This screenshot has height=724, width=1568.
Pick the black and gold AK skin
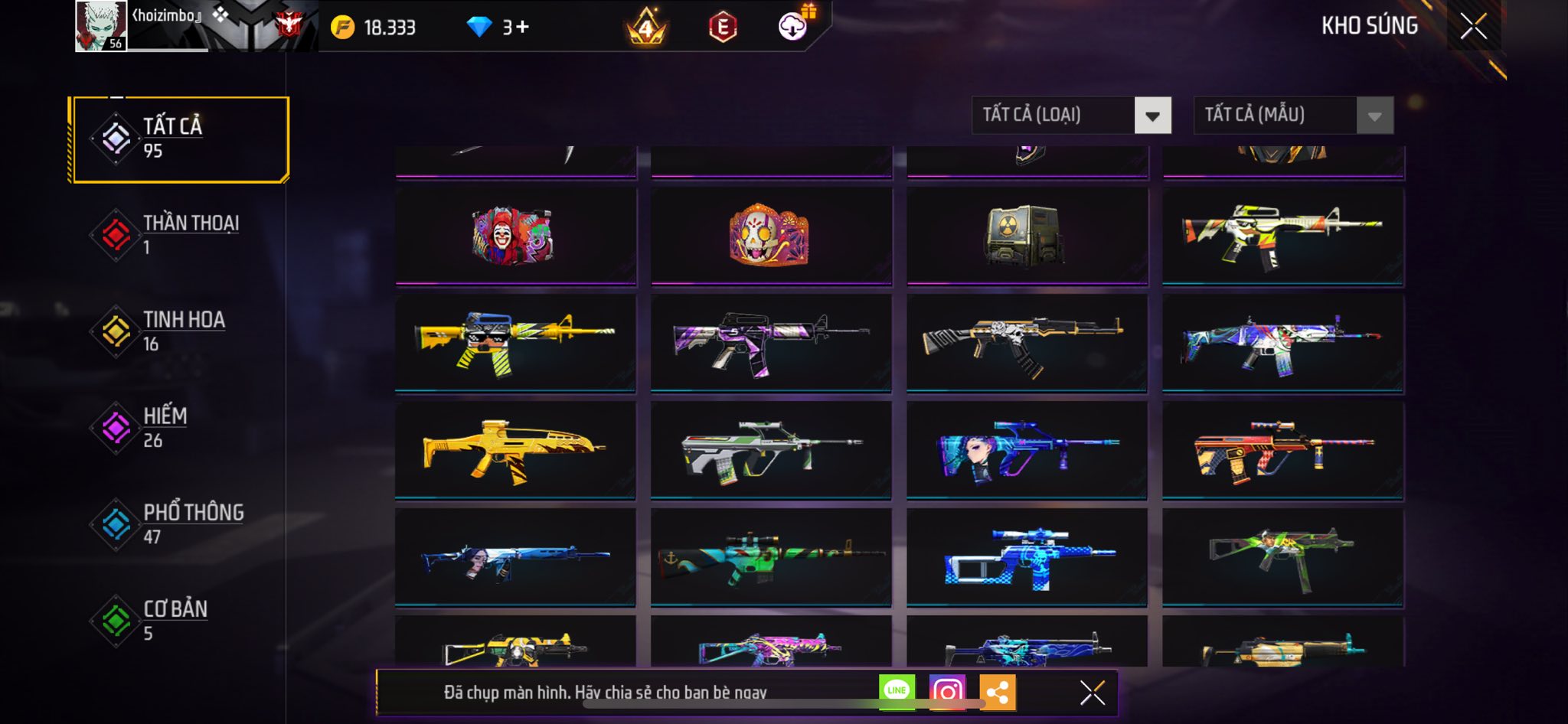1027,343
